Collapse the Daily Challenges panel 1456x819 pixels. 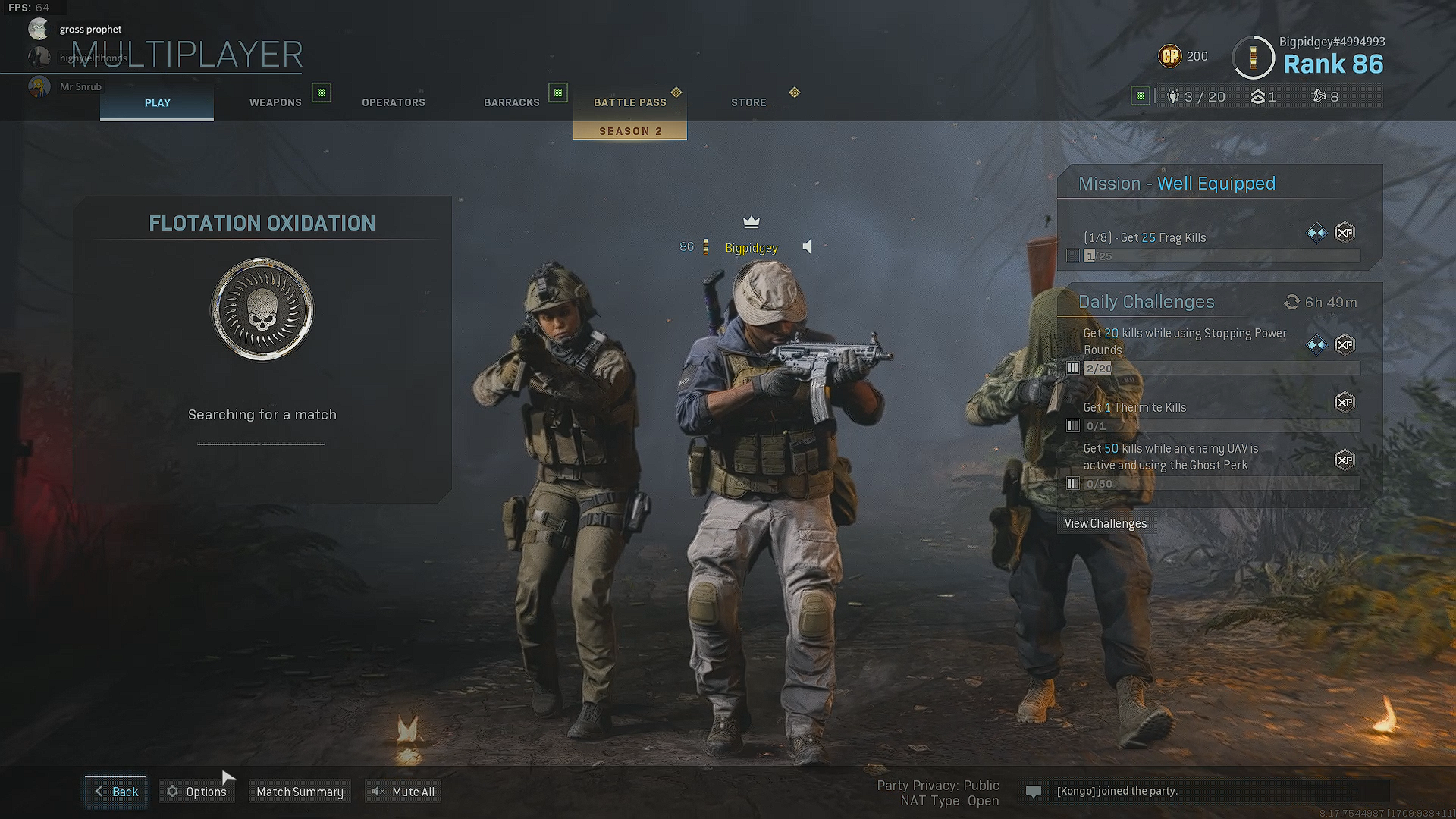click(1147, 301)
